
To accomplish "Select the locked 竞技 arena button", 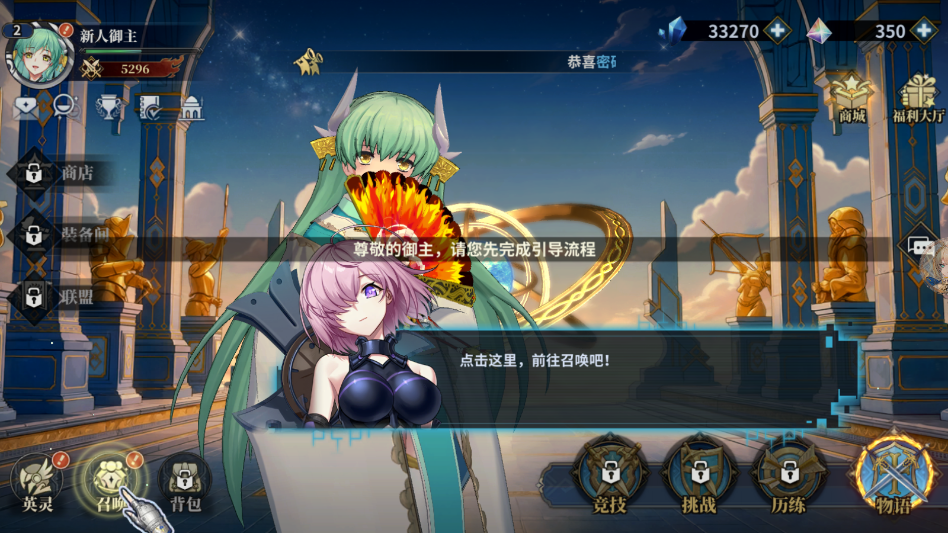I will 608,475.
